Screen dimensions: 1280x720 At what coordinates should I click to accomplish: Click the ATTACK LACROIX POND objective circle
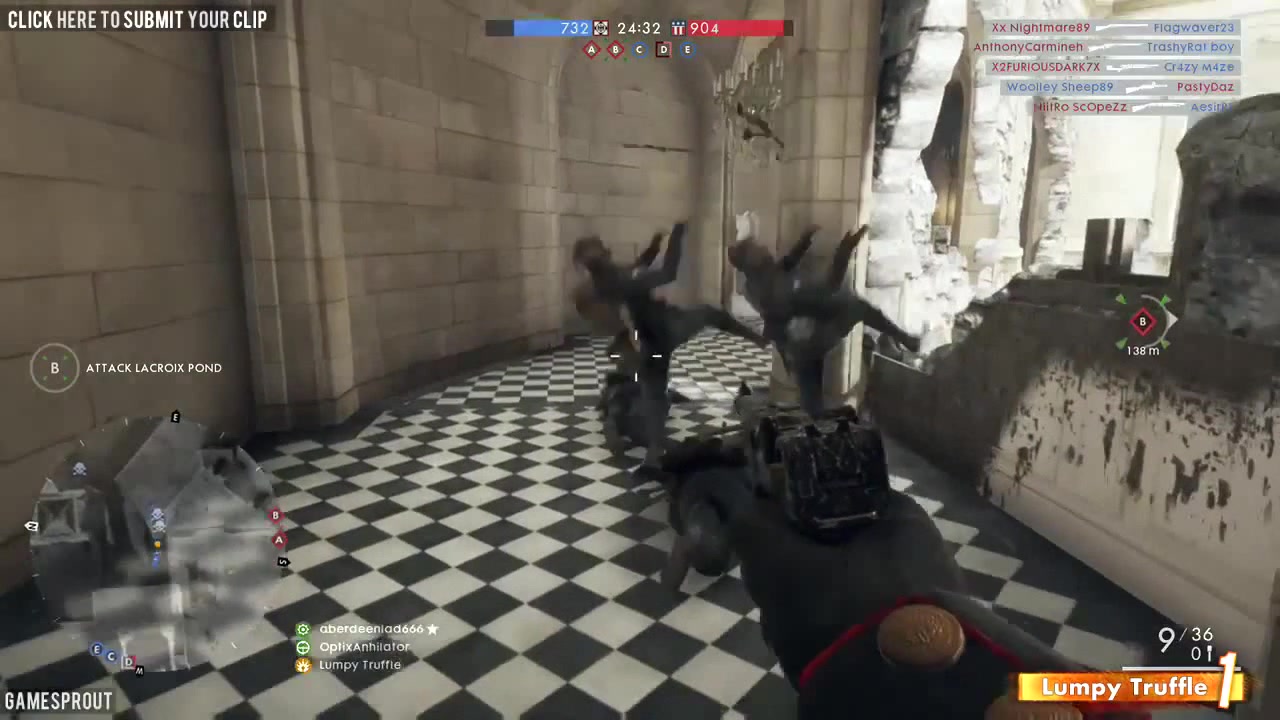click(55, 368)
